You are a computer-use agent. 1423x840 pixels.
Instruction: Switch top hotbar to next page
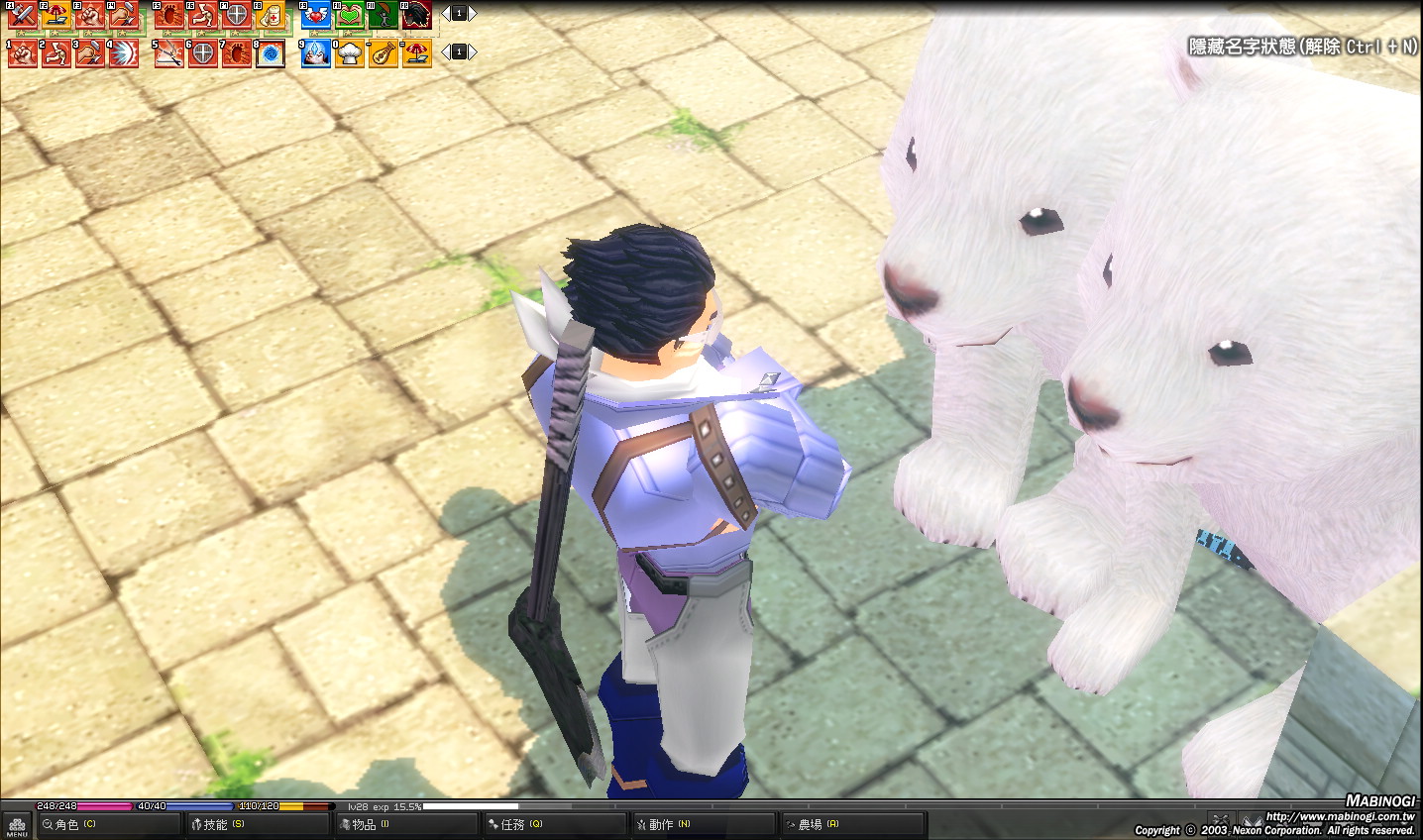click(x=473, y=14)
